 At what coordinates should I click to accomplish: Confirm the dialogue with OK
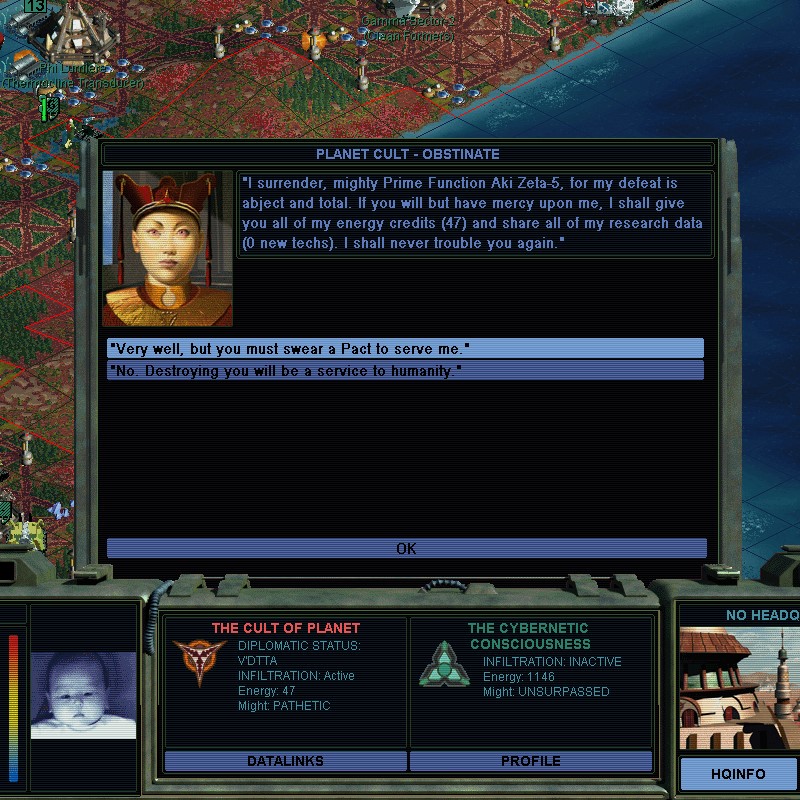click(406, 548)
